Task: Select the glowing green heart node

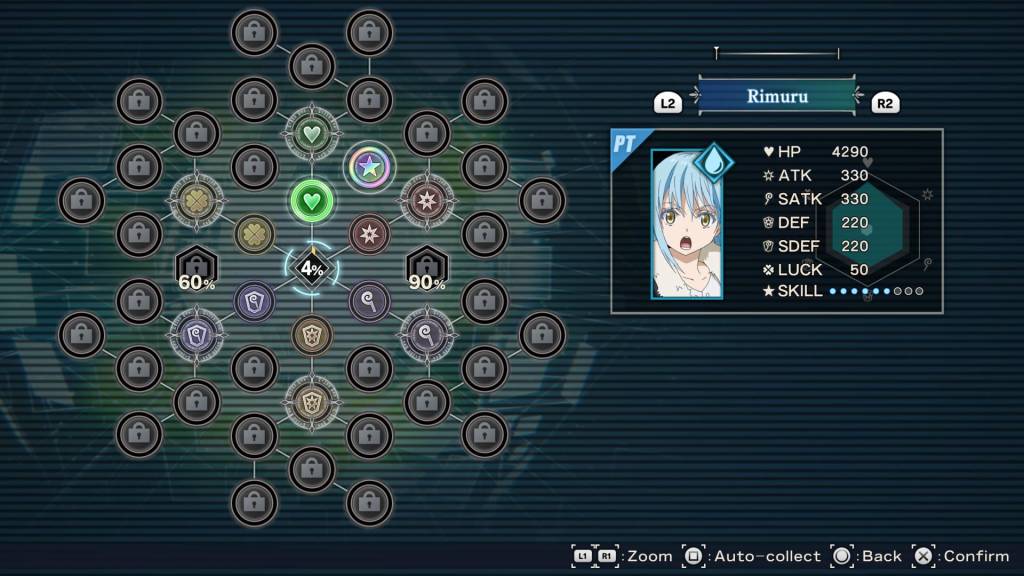Action: 312,200
